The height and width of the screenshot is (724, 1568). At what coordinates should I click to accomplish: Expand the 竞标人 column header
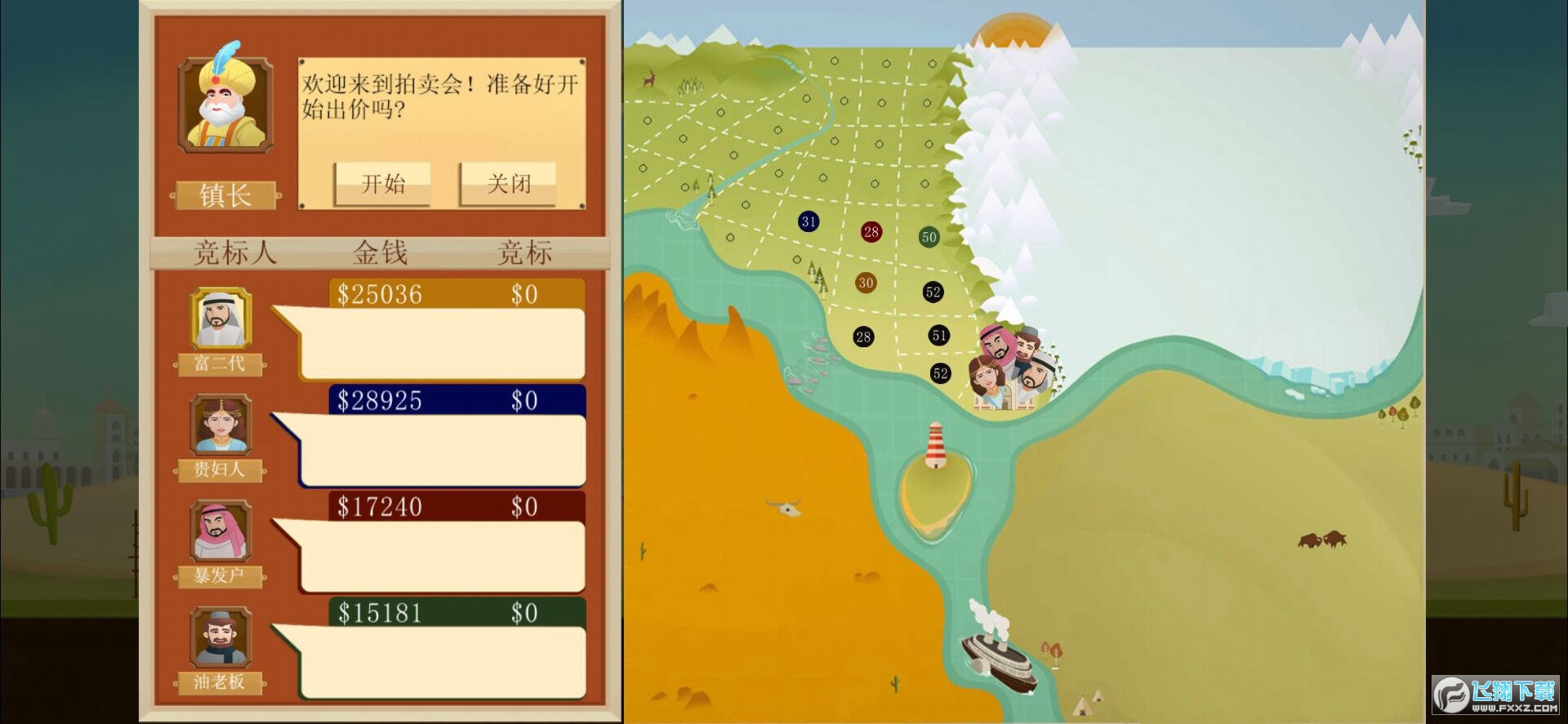pyautogui.click(x=234, y=252)
